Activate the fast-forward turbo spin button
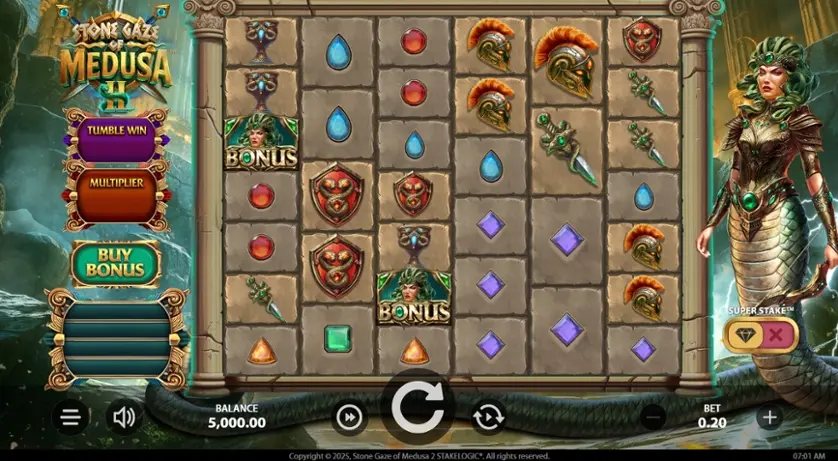 tap(349, 417)
